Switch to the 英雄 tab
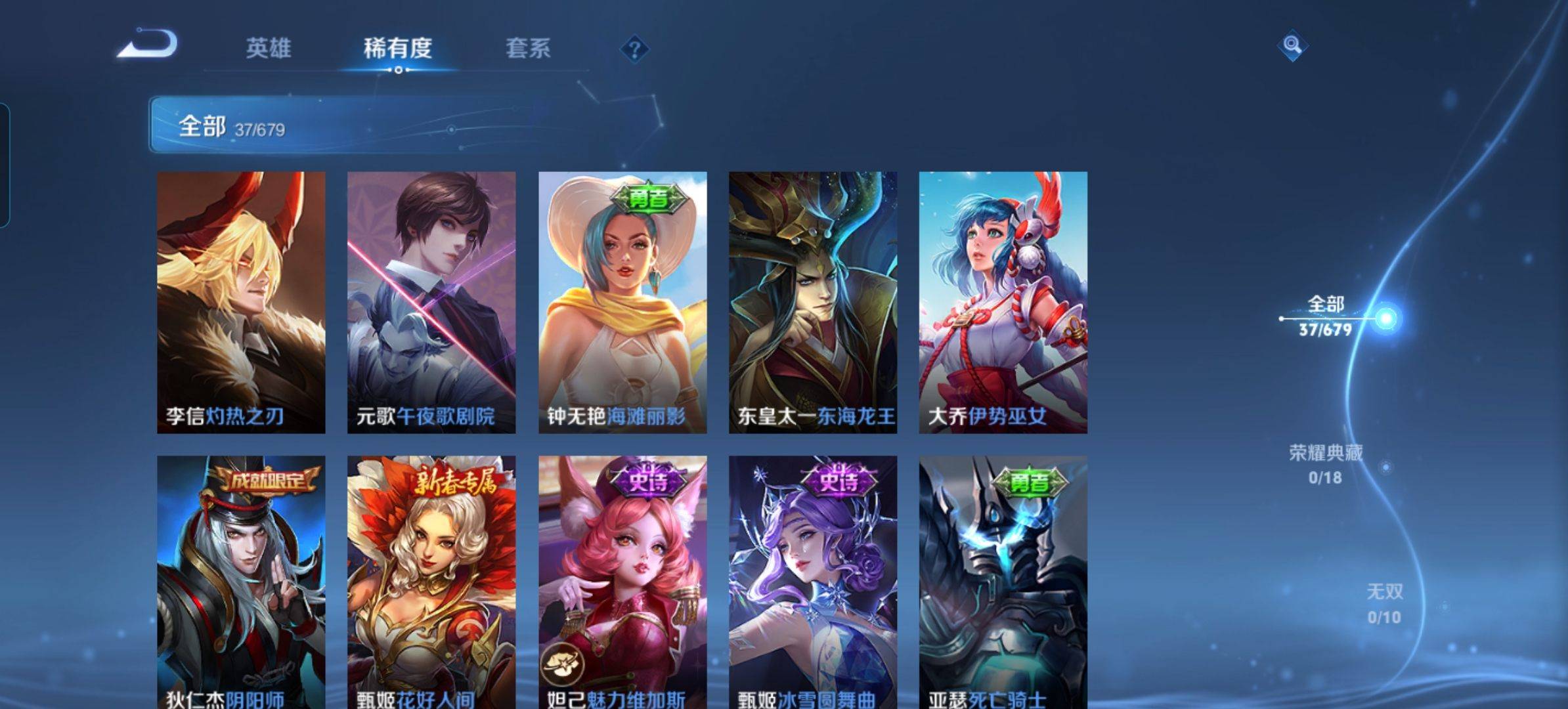The height and width of the screenshot is (709, 1568). 268,48
